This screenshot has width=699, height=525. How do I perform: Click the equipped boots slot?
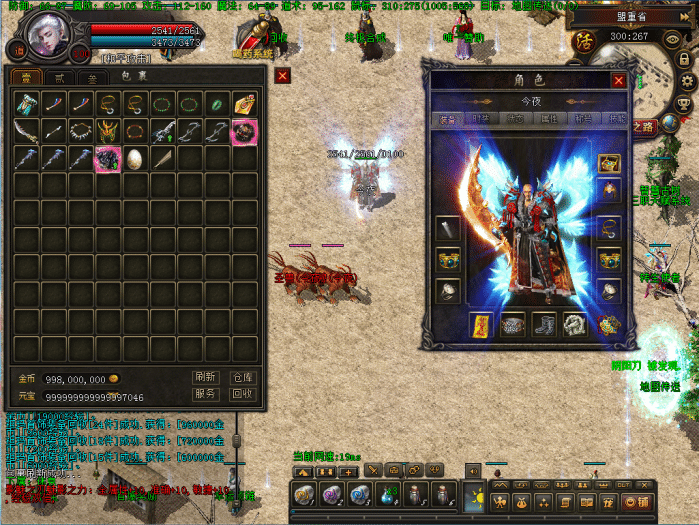click(x=545, y=325)
